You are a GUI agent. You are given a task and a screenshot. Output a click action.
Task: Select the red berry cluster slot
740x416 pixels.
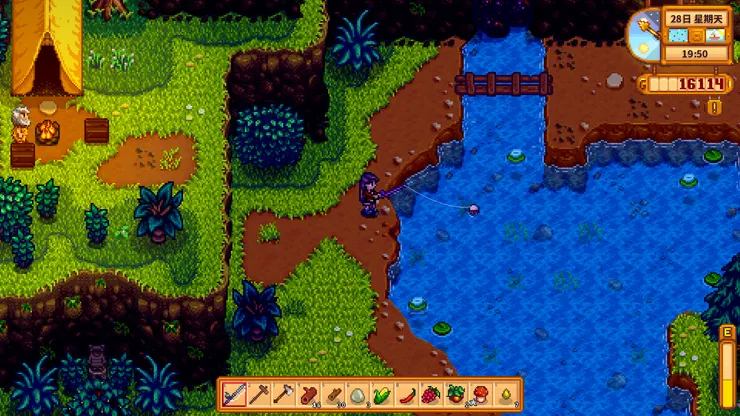pyautogui.click(x=431, y=394)
